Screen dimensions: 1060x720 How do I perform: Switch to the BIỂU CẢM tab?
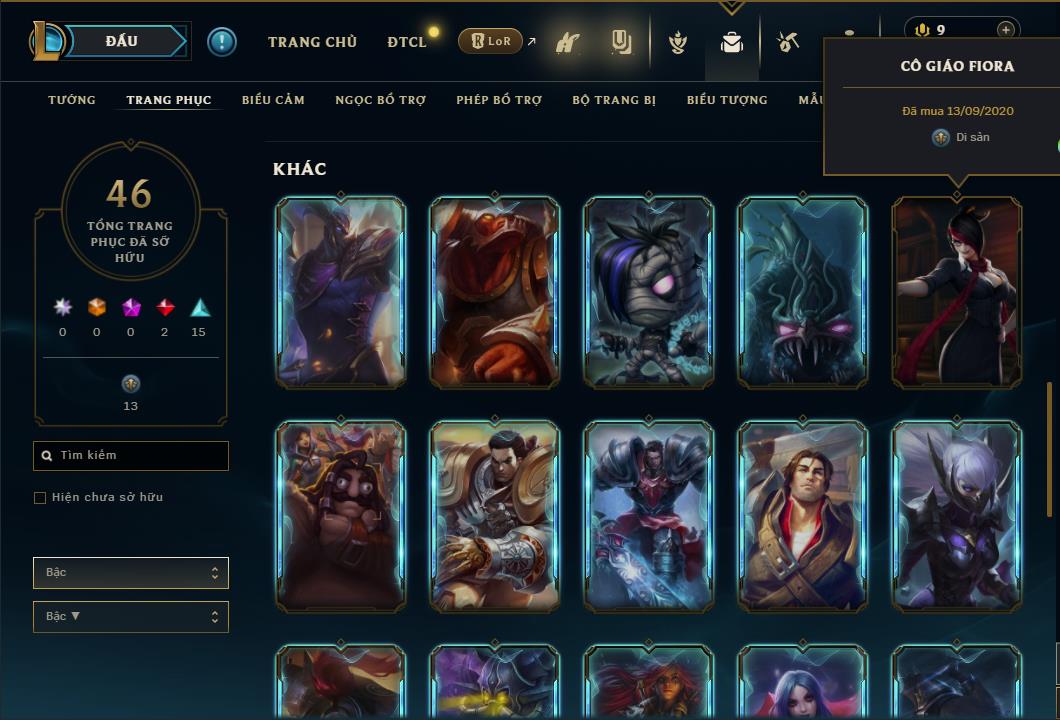273,100
